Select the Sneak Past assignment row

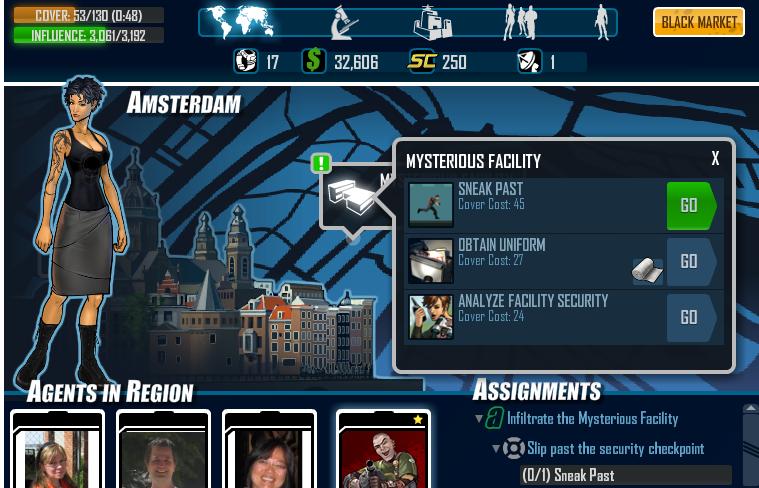[625, 475]
